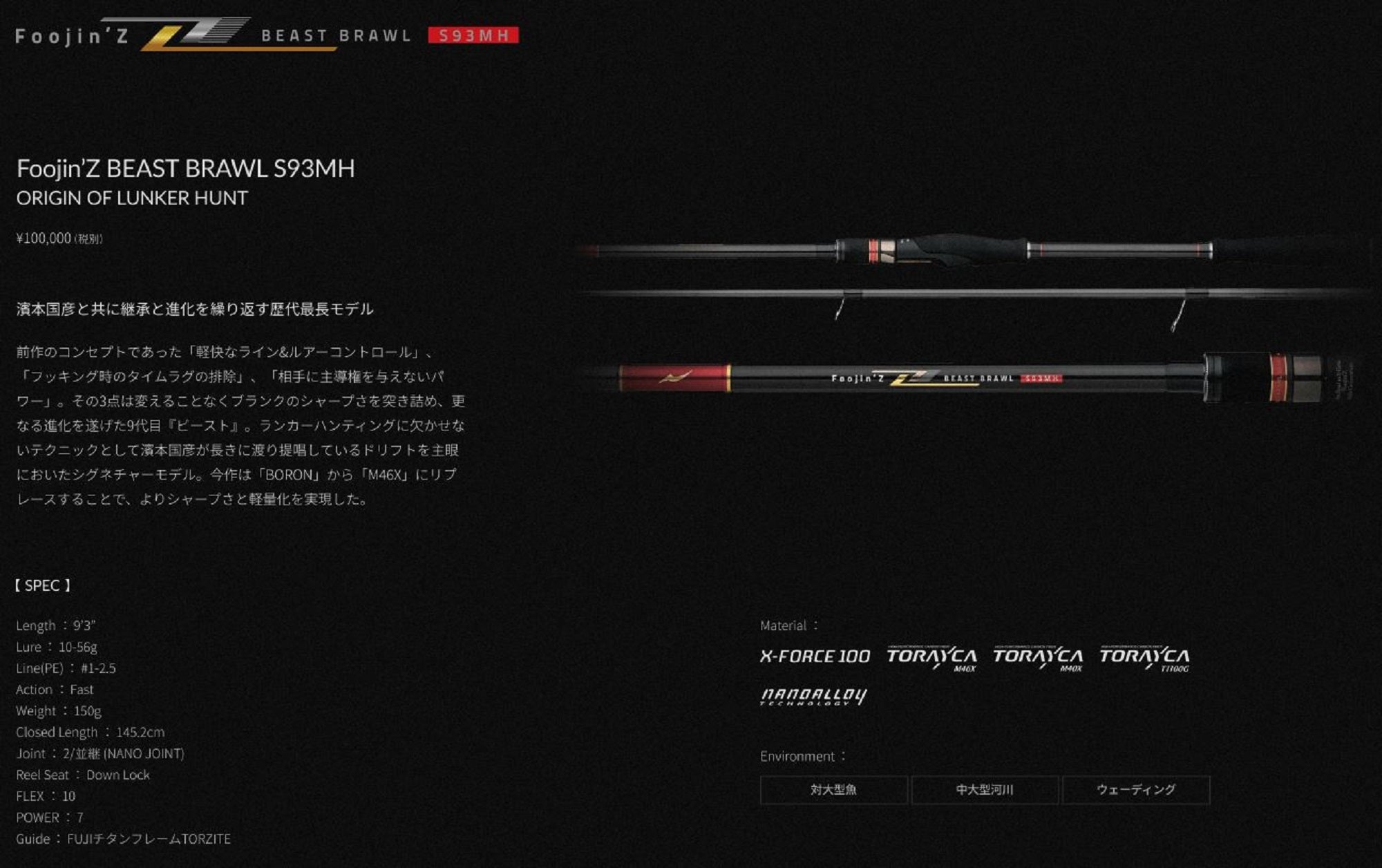Open the Nanoalloy Technology logo
Viewport: 1382px width, 868px height.
click(813, 696)
